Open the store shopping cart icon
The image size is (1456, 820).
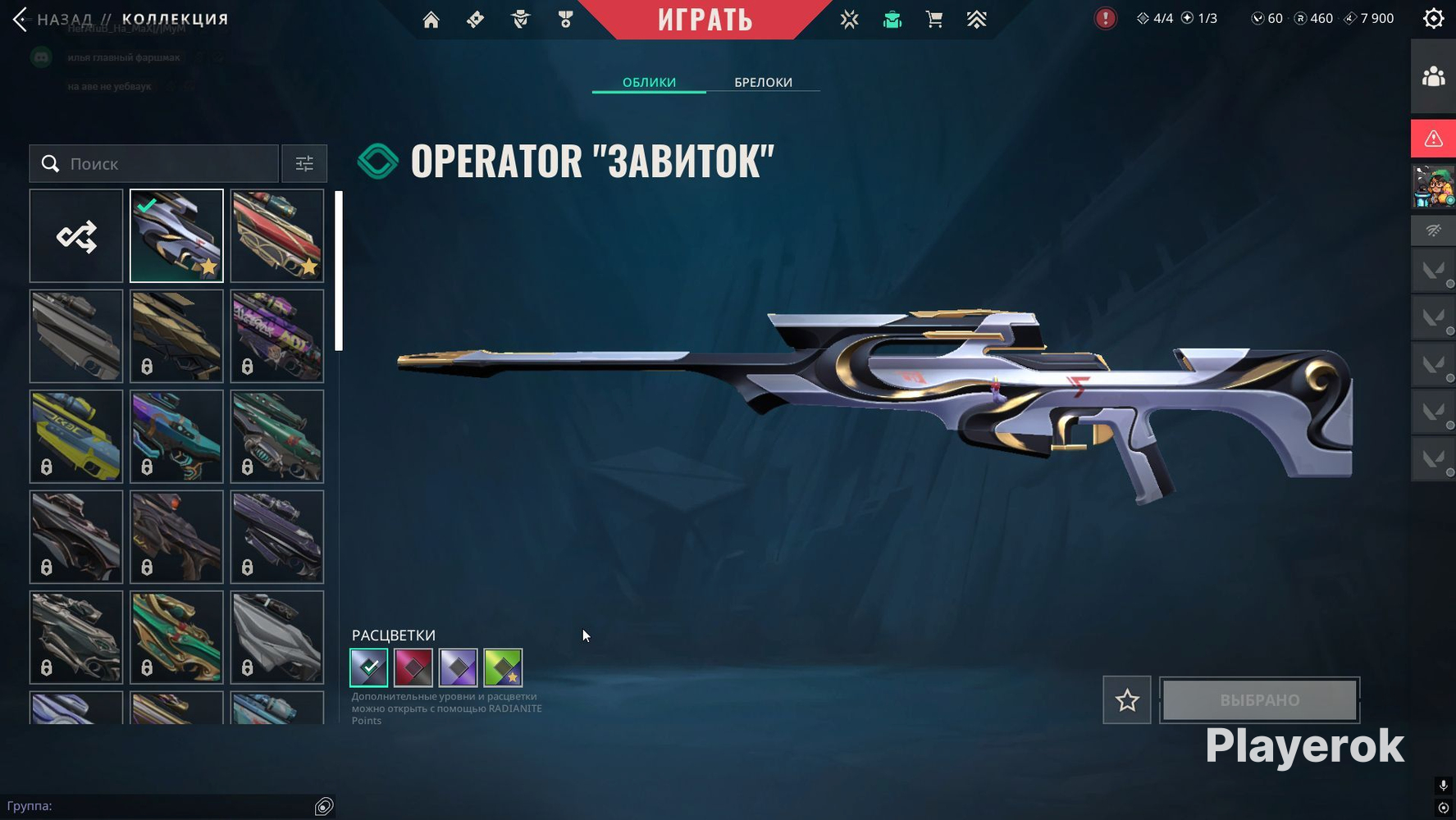click(933, 20)
